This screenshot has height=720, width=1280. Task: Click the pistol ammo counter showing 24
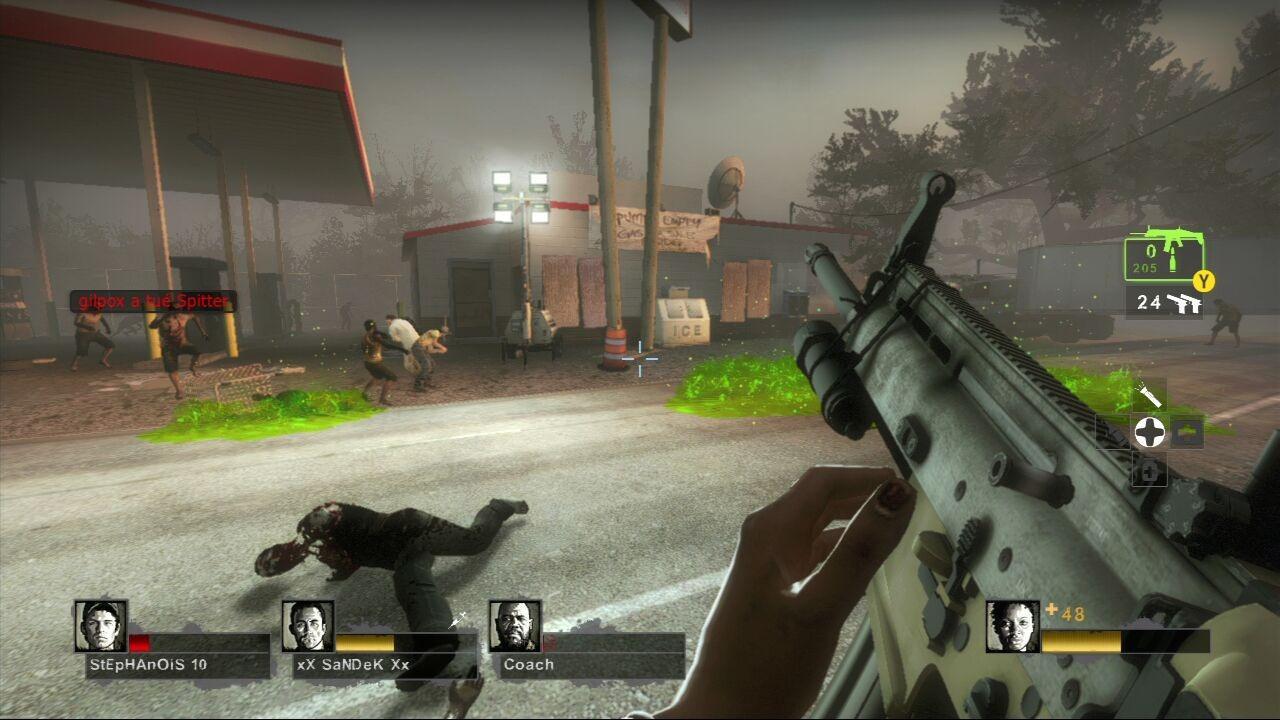[x=1149, y=302]
